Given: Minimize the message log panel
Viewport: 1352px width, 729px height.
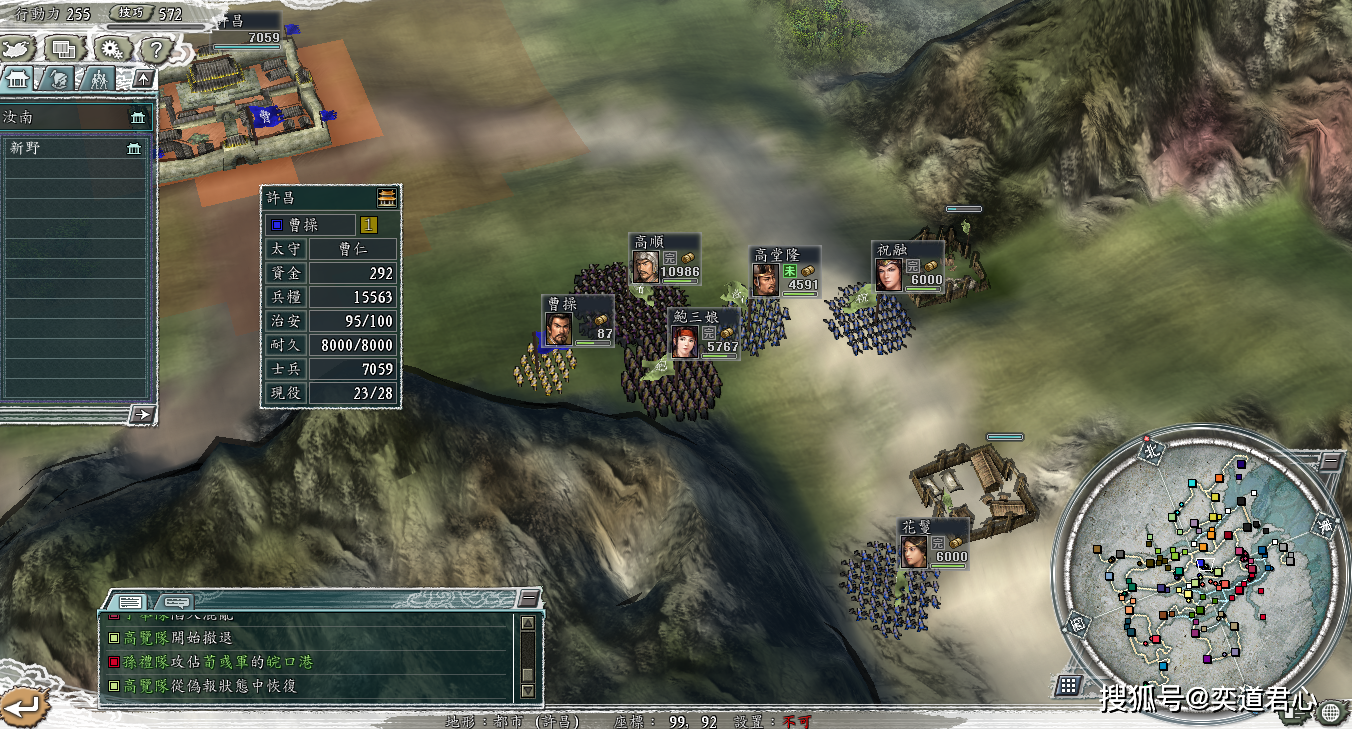Looking at the screenshot, I should point(529,599).
